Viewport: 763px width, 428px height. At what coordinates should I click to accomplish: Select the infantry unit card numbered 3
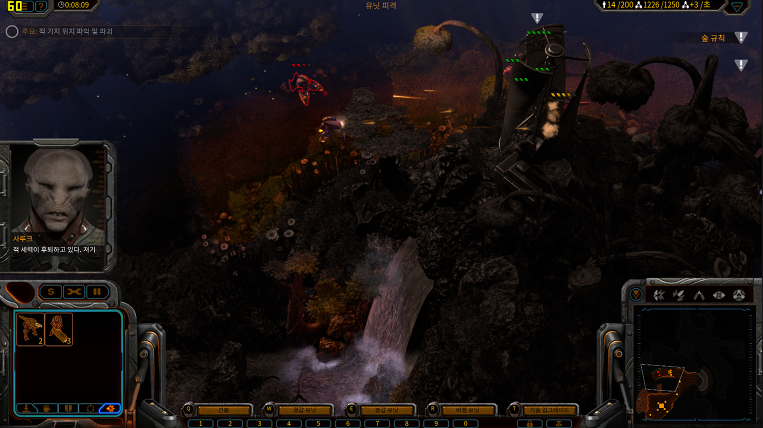click(58, 329)
